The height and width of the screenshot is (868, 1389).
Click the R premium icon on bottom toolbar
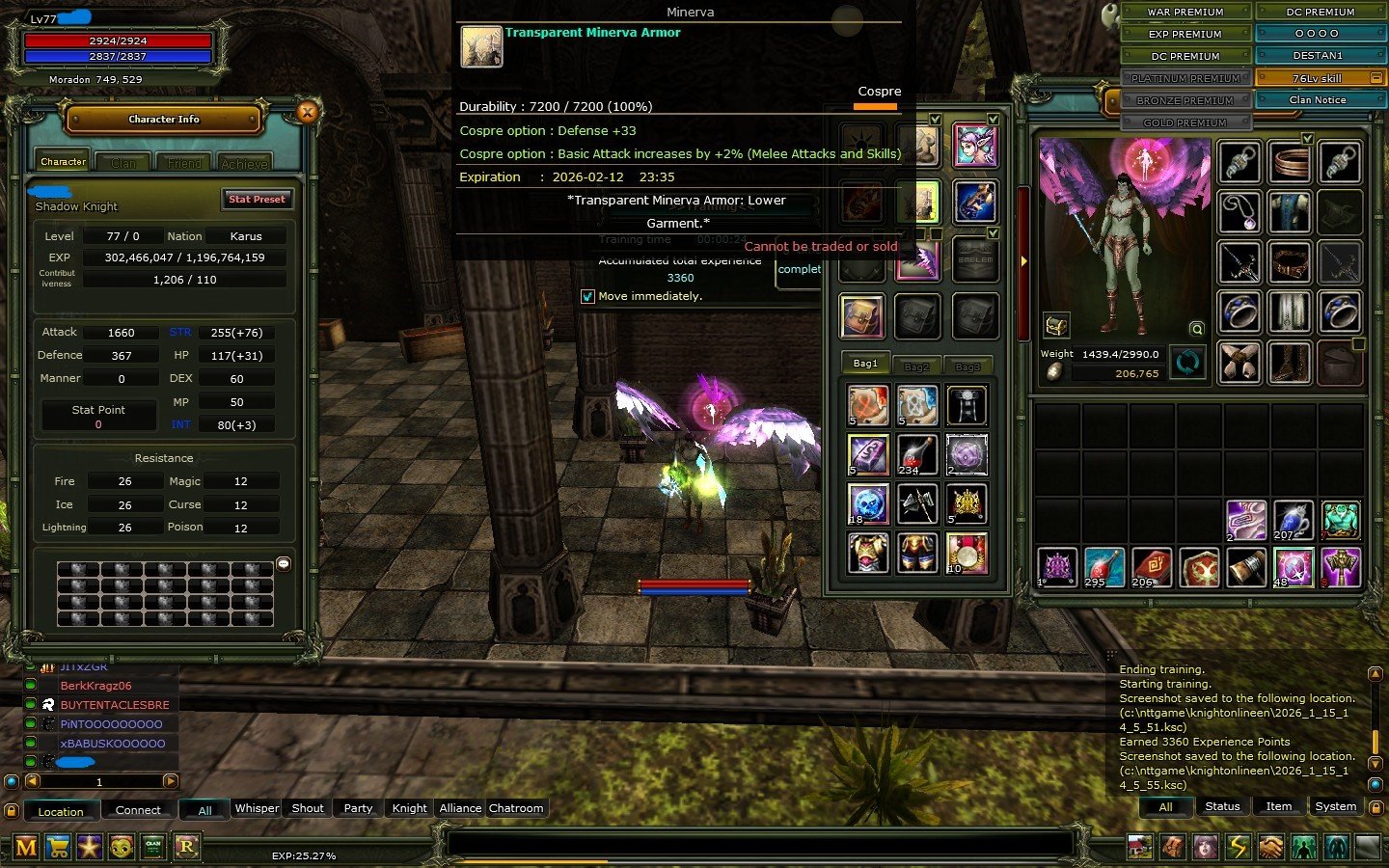point(185,847)
